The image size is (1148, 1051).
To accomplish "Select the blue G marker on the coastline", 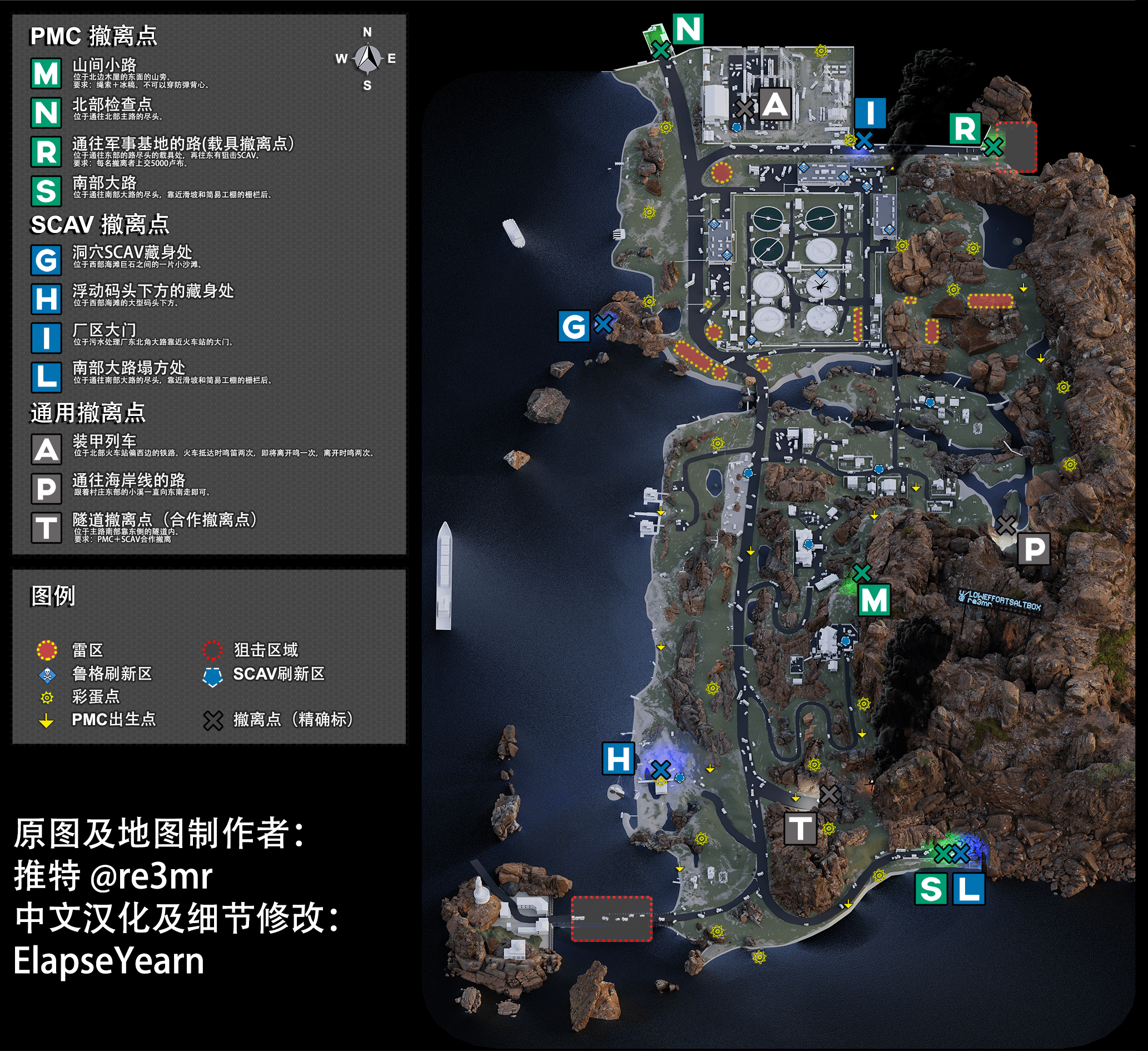I will [573, 326].
